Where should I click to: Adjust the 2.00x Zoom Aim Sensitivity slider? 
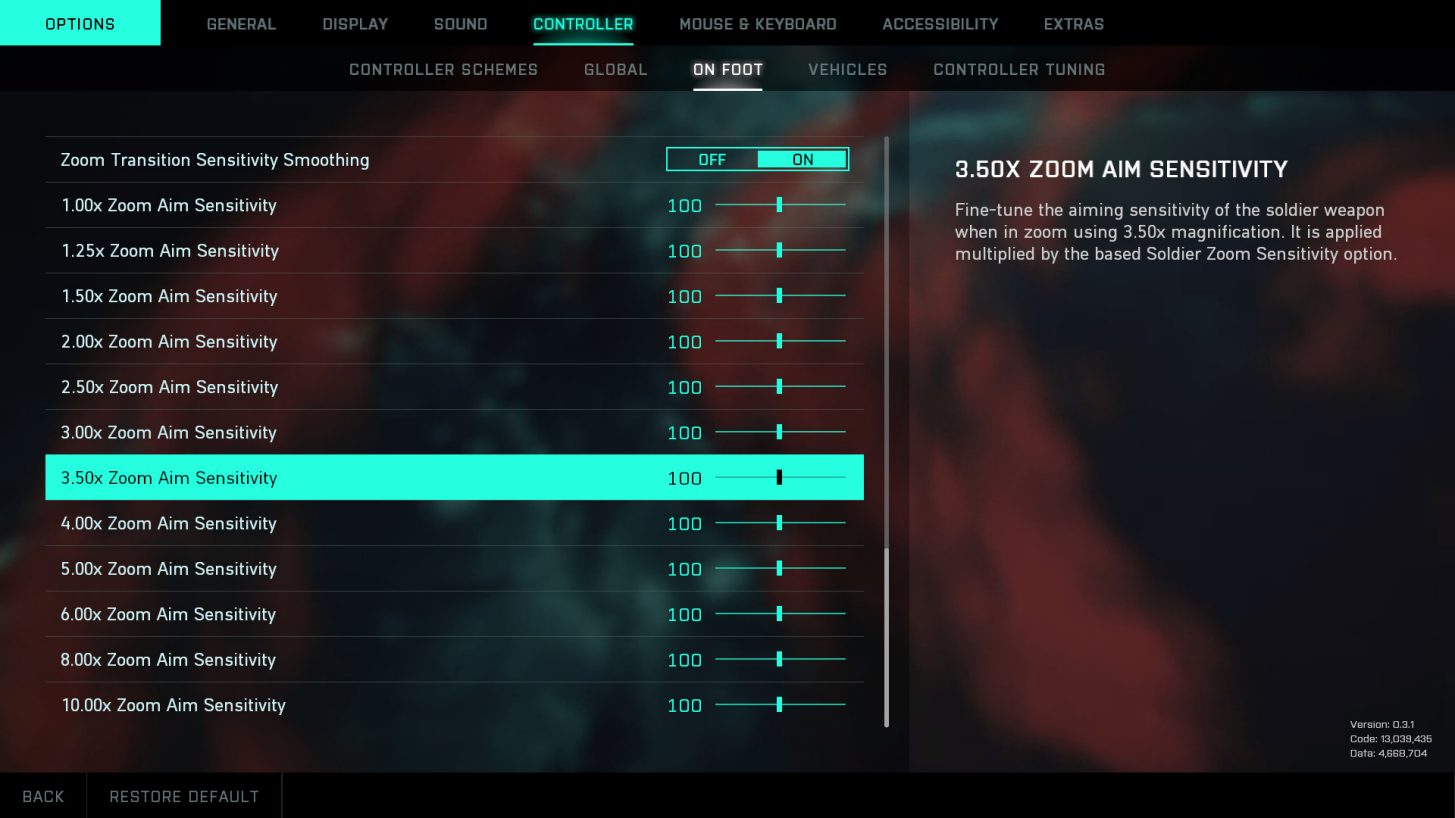(x=779, y=342)
